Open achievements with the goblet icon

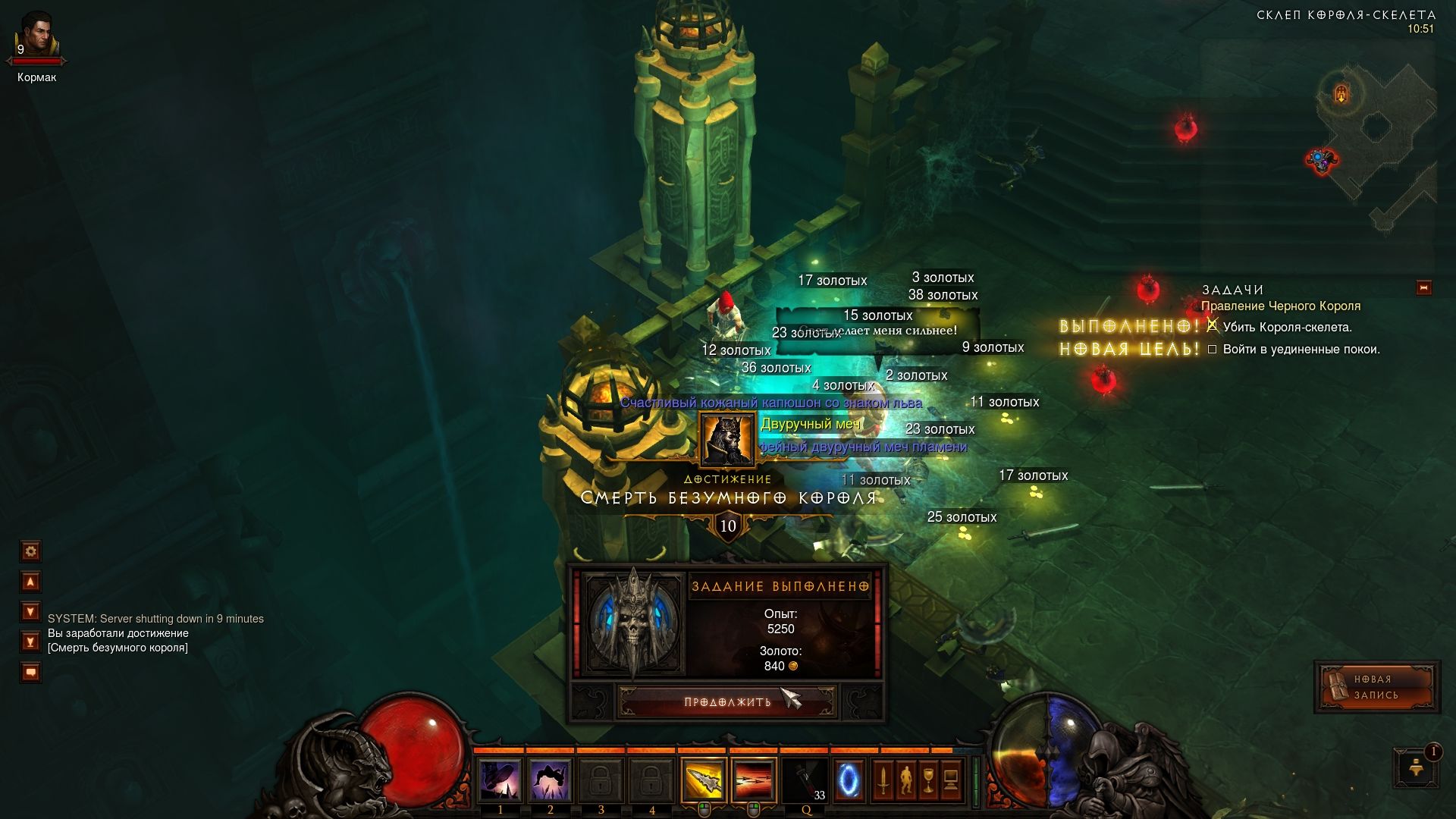928,780
